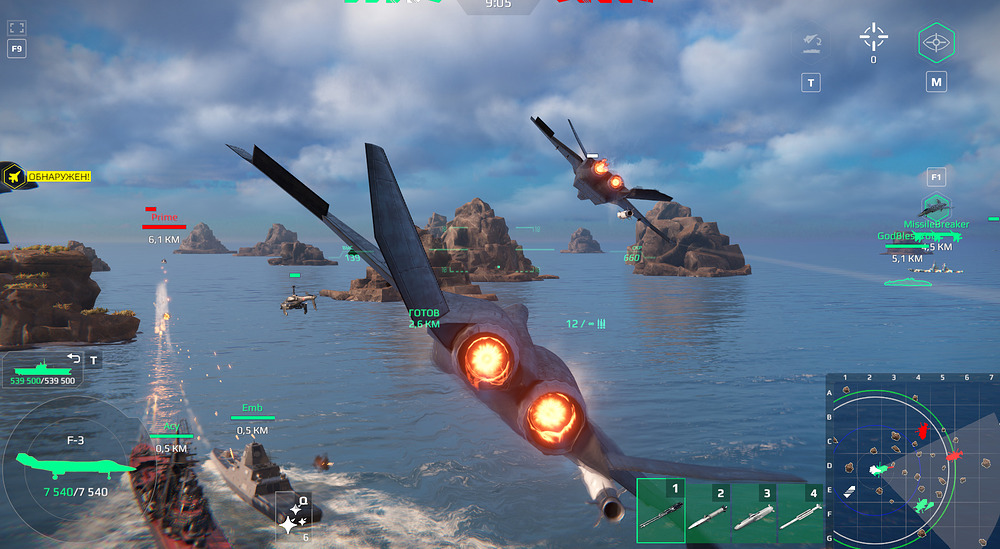Click the carrier ship return panel
Image resolution: width=1000 pixels, height=549 pixels.
pos(43,370)
